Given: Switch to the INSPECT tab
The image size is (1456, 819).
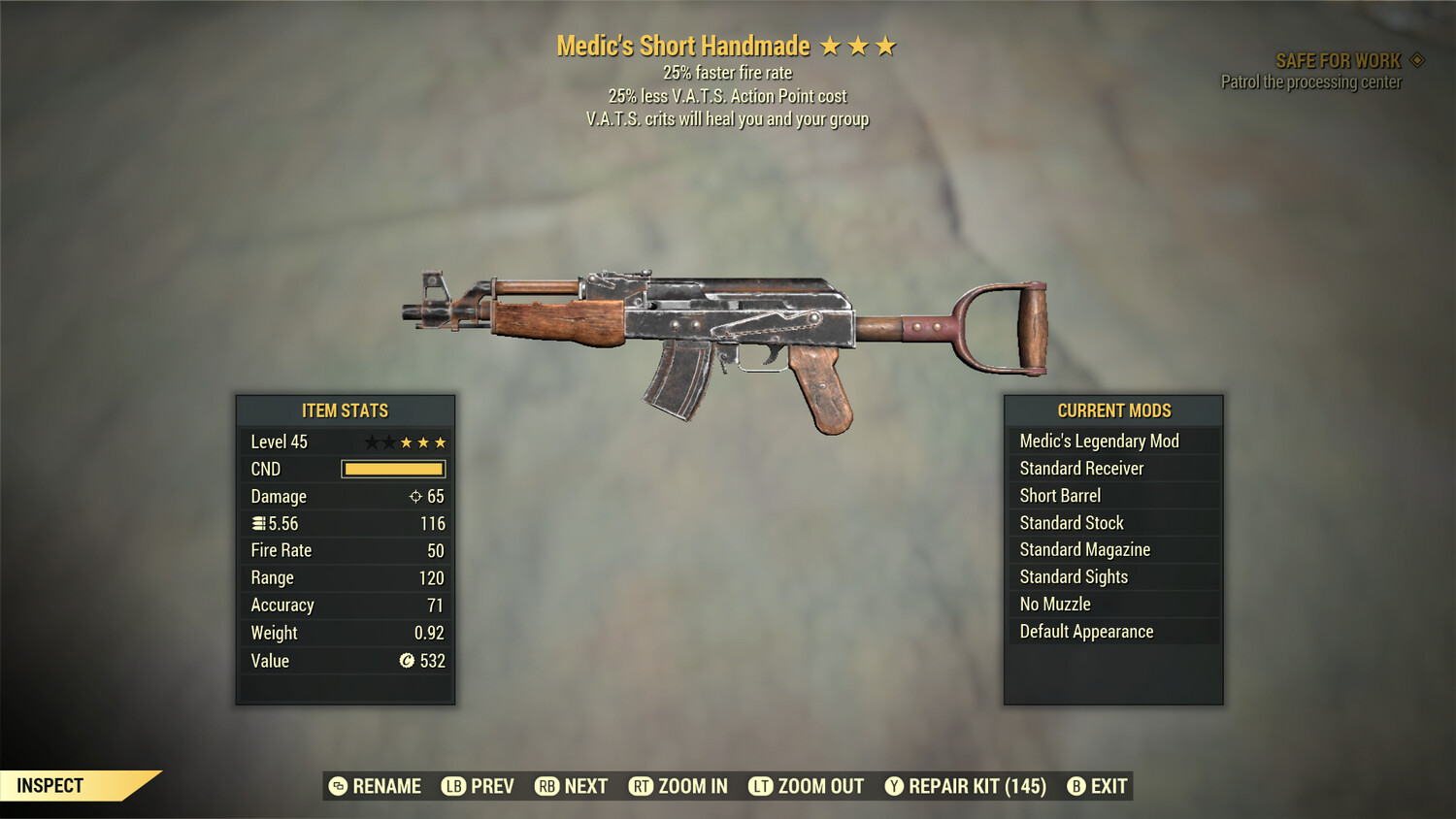Looking at the screenshot, I should pos(49,785).
